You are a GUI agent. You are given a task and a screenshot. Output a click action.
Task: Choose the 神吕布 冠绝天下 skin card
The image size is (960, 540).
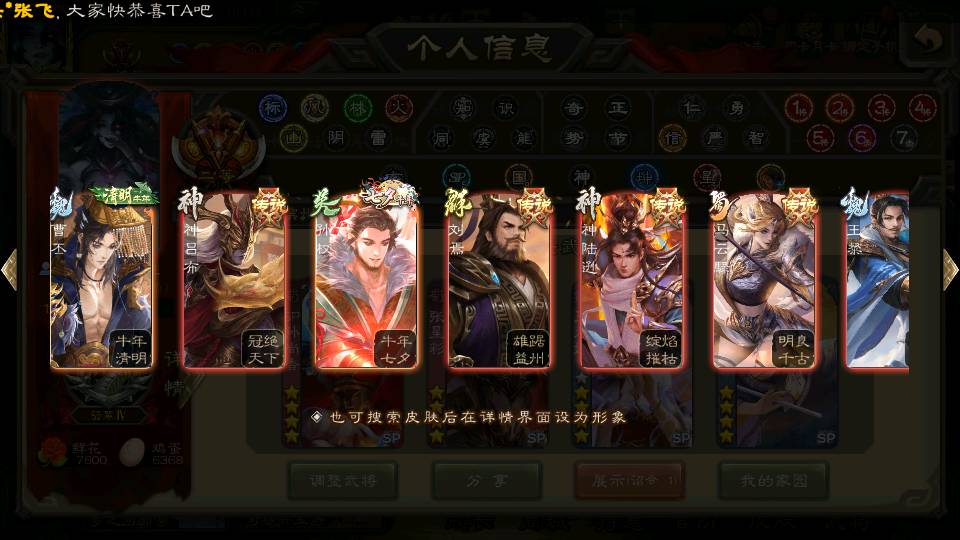coord(234,278)
